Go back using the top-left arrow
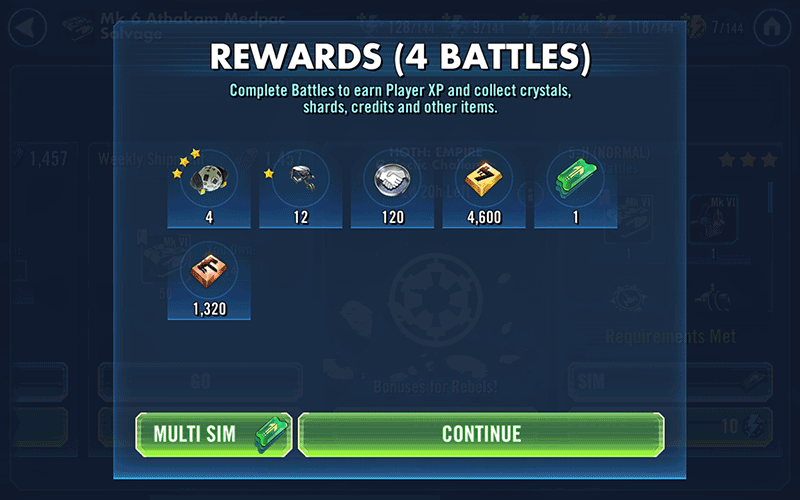This screenshot has width=800, height=500. pos(26,25)
